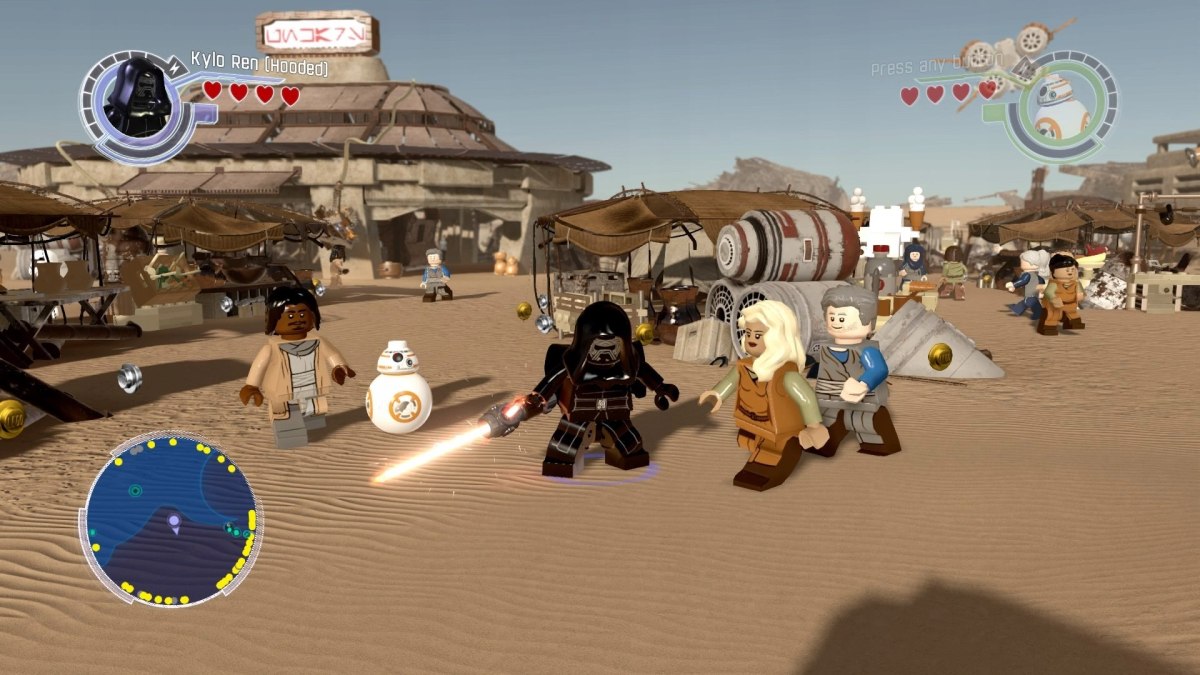The height and width of the screenshot is (675, 1200).
Task: Select the Kylo Ren character portrait
Action: coord(135,97)
